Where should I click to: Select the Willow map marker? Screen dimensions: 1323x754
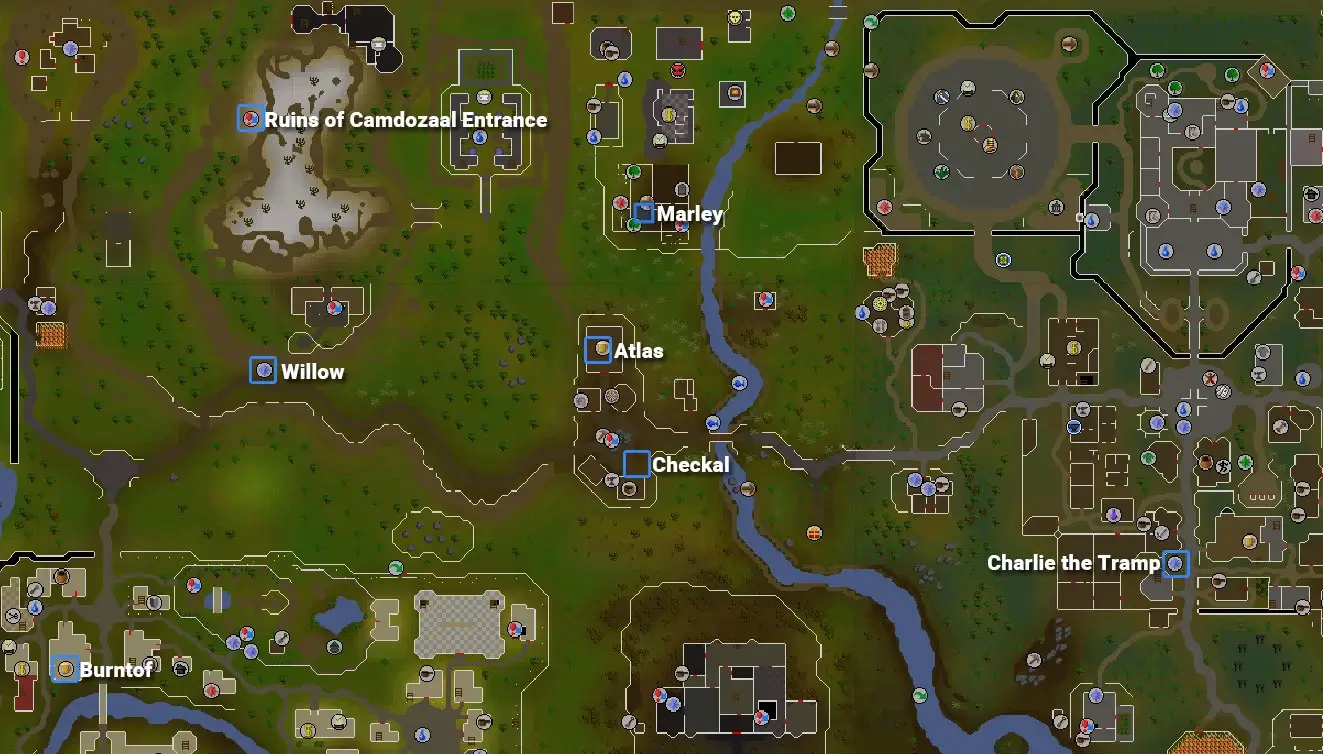(x=263, y=370)
